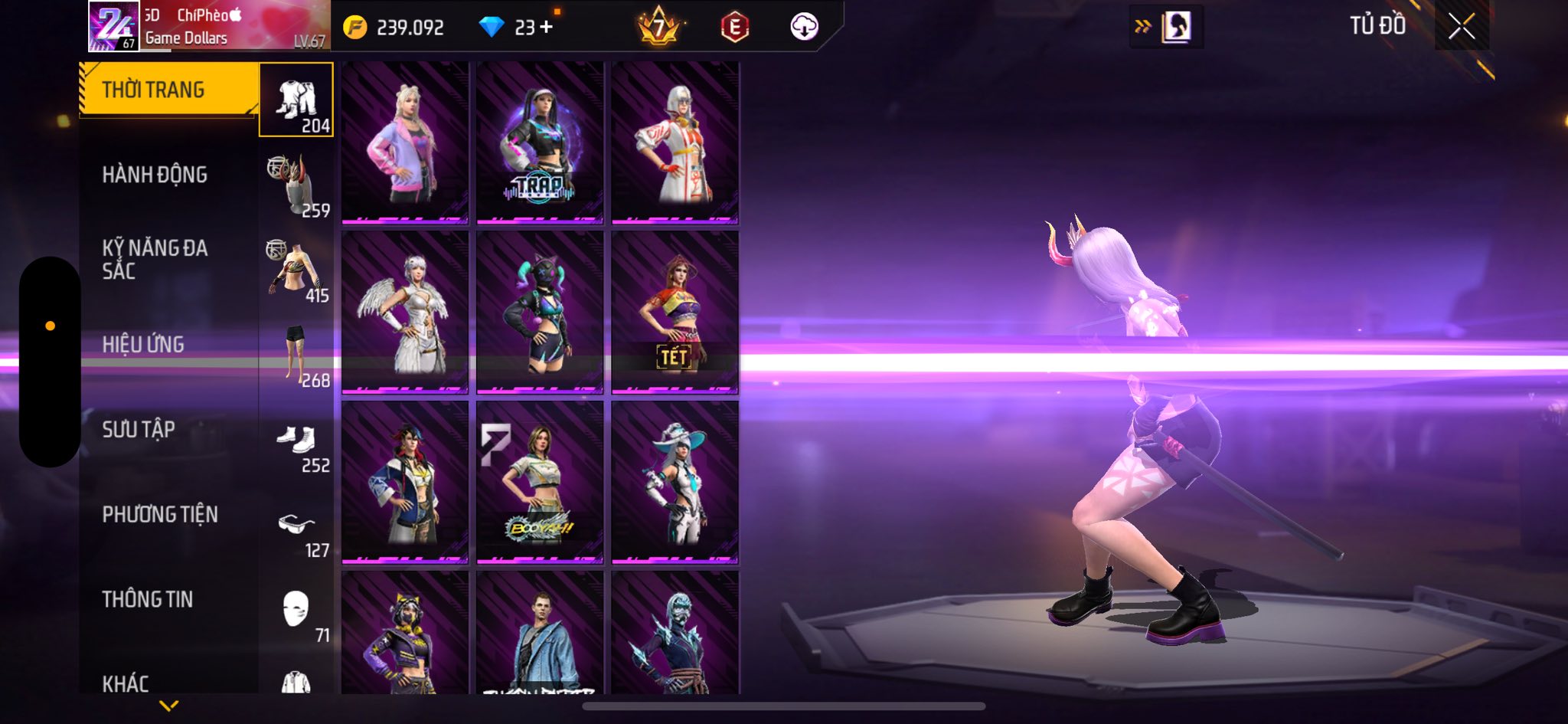Open the character collection book icon
The image size is (1568, 724).
click(1175, 28)
